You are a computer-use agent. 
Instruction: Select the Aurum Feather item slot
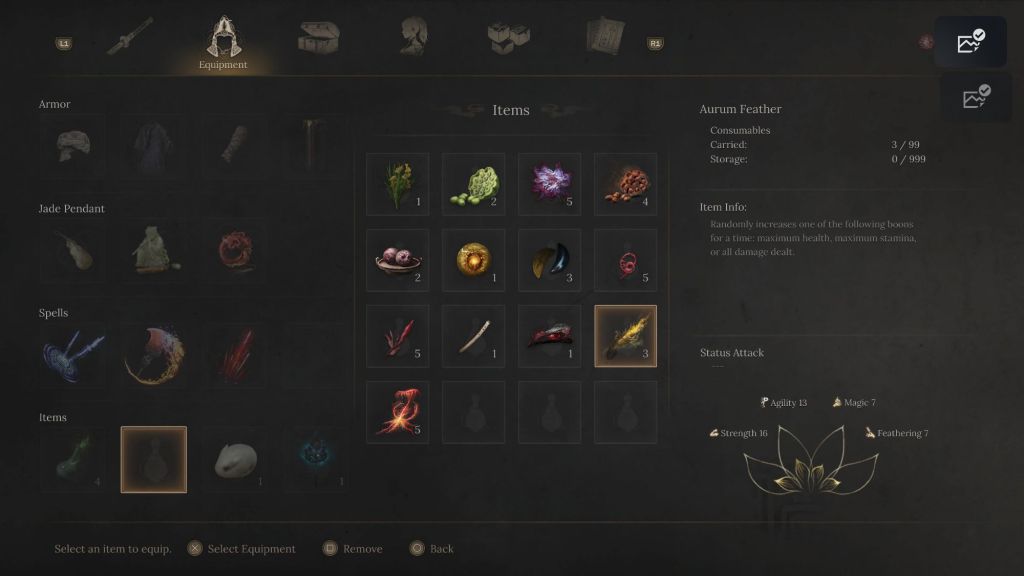point(625,336)
